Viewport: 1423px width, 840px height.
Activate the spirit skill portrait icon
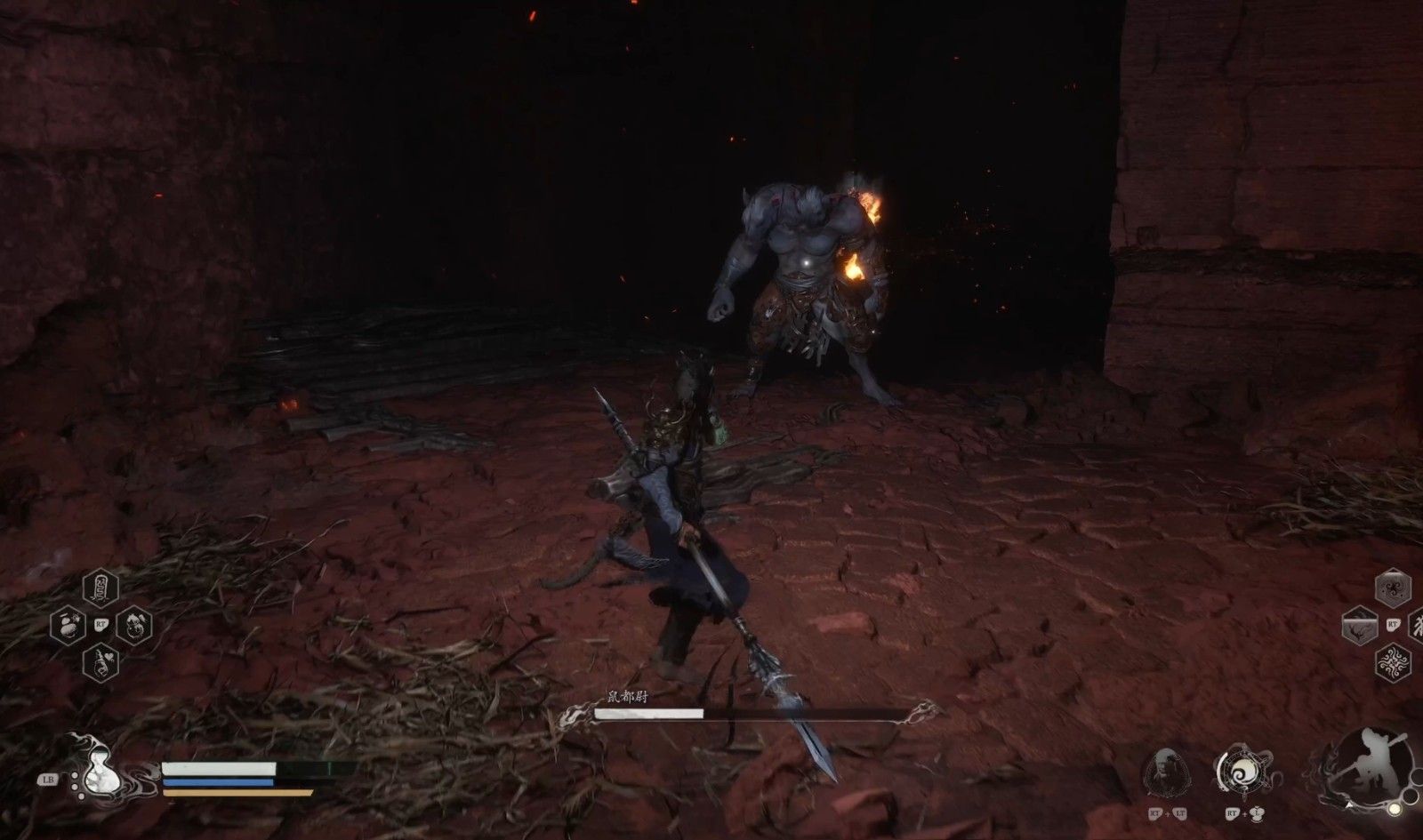[1165, 770]
